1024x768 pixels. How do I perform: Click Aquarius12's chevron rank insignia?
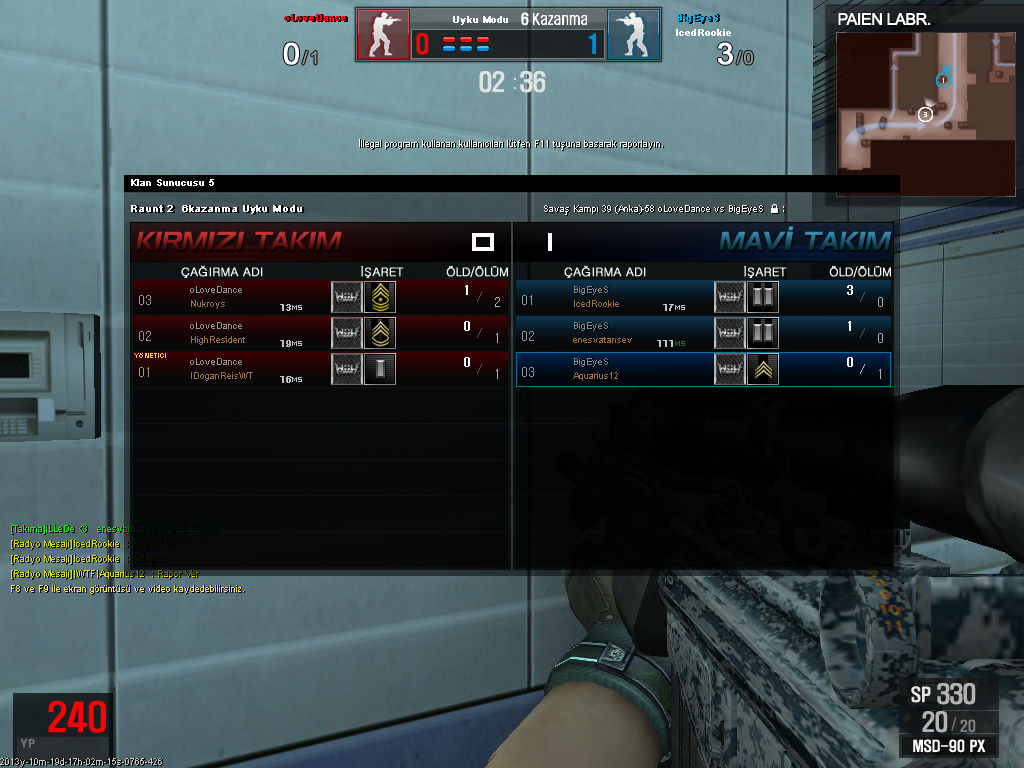tap(763, 369)
